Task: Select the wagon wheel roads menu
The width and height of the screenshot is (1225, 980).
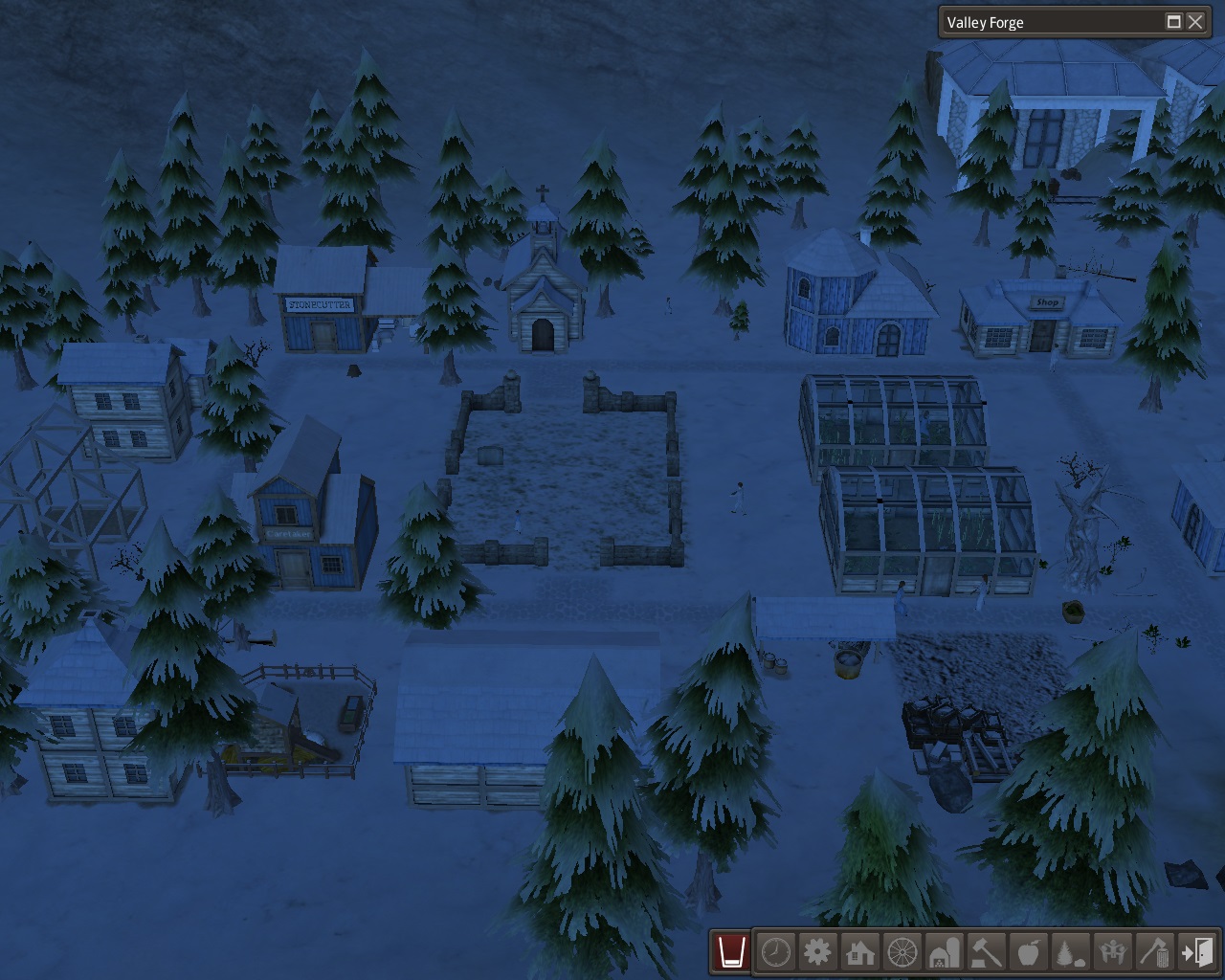Action: 902,952
